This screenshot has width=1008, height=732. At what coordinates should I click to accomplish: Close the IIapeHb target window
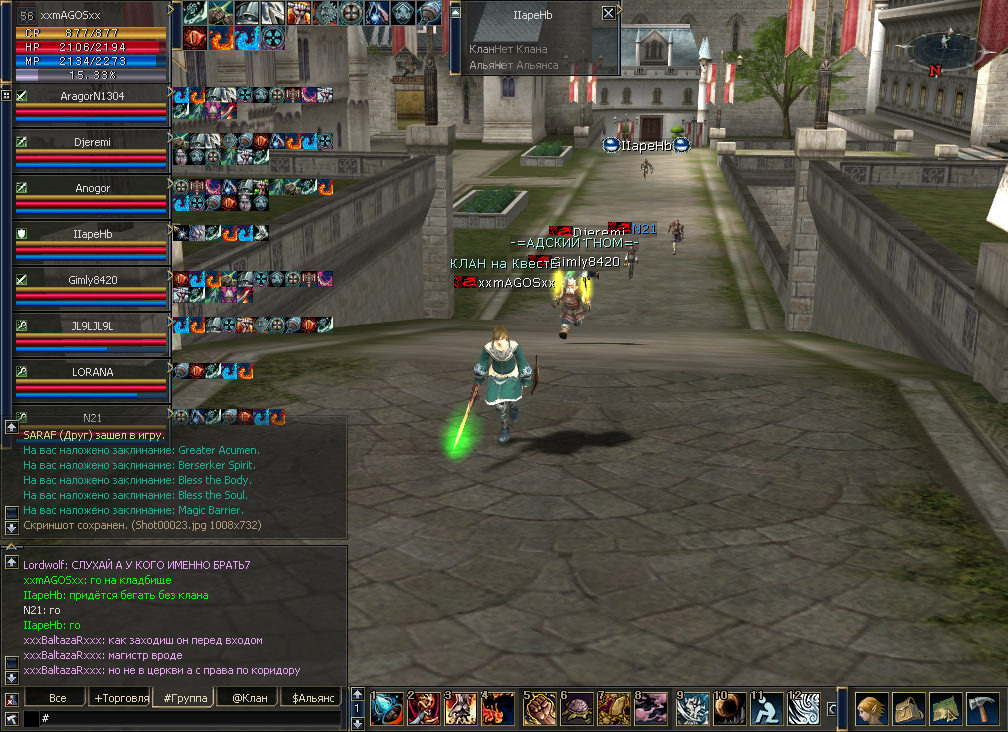(x=609, y=14)
